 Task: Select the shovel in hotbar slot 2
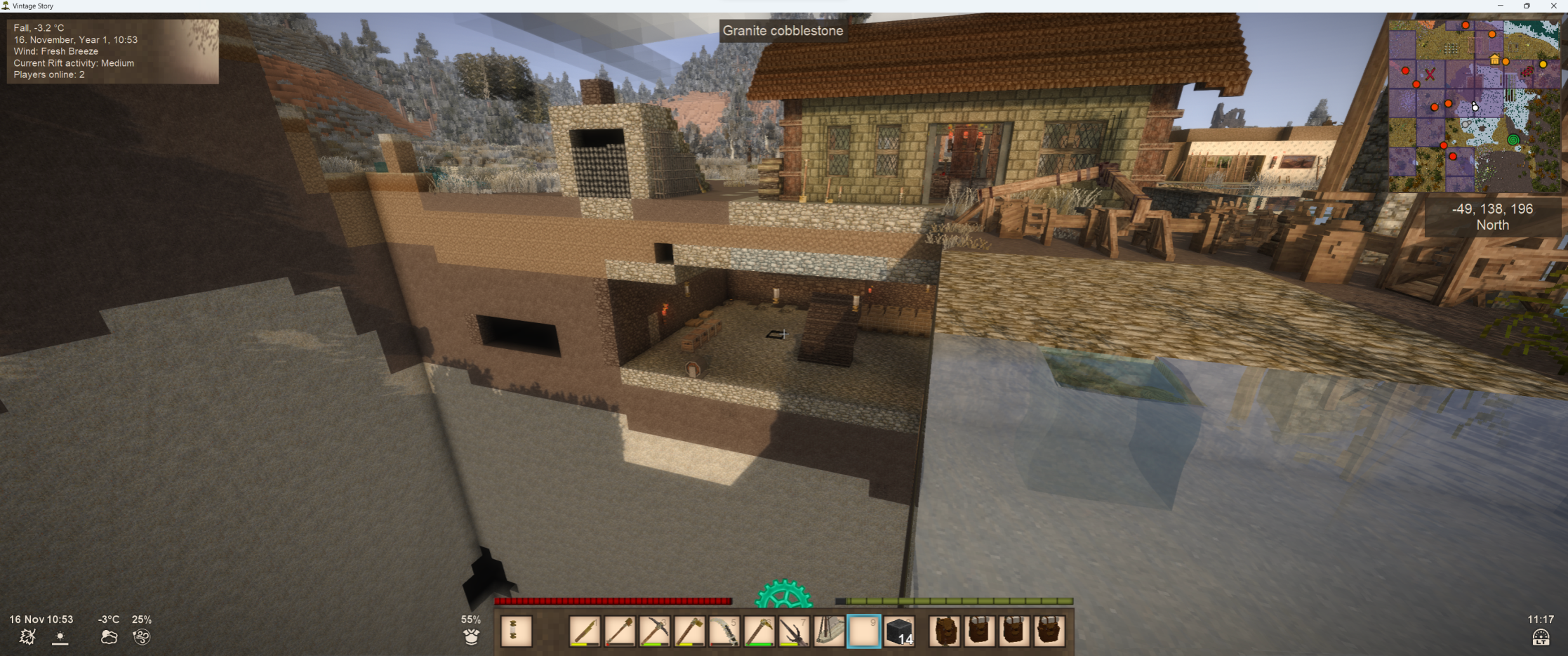[620, 631]
